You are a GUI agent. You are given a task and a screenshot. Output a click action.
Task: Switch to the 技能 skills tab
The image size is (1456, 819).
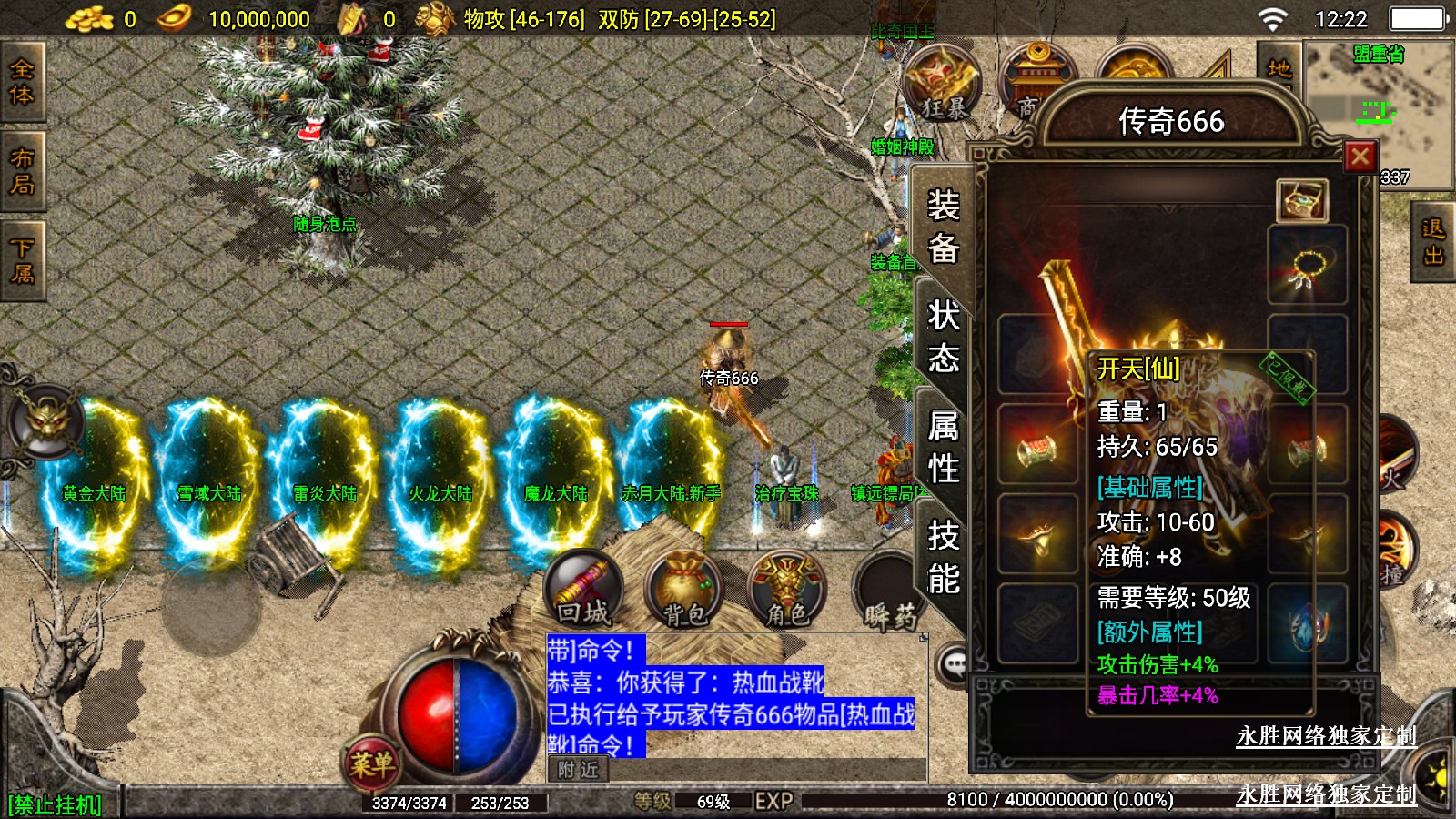[944, 557]
